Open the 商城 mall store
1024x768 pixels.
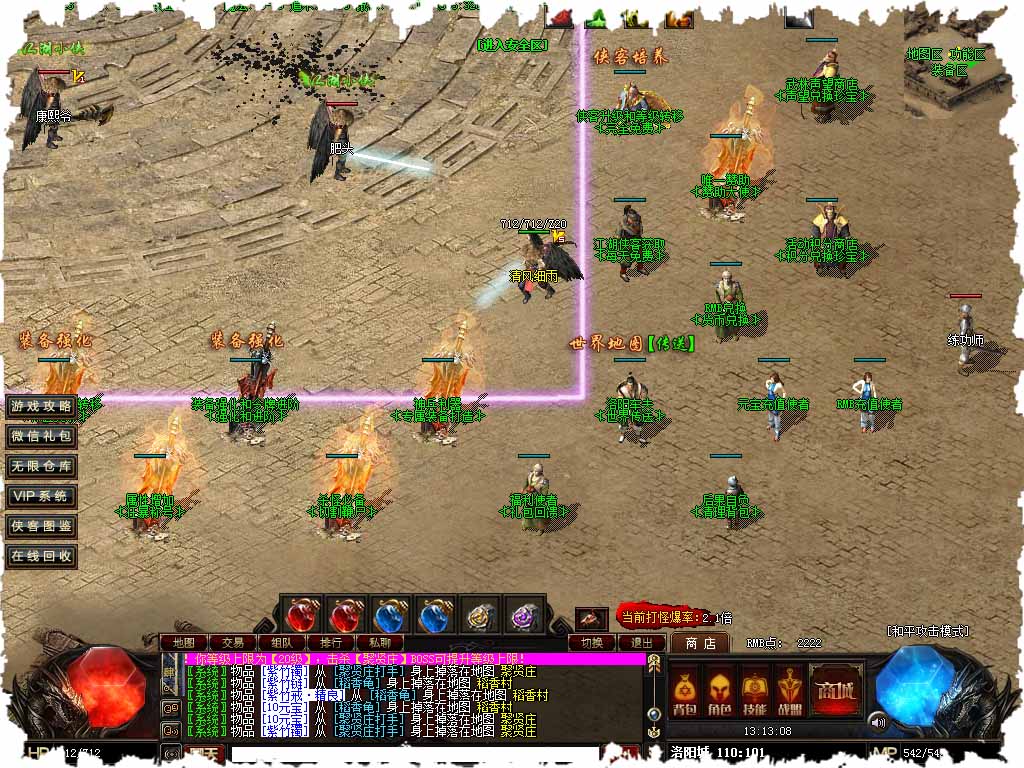point(836,689)
